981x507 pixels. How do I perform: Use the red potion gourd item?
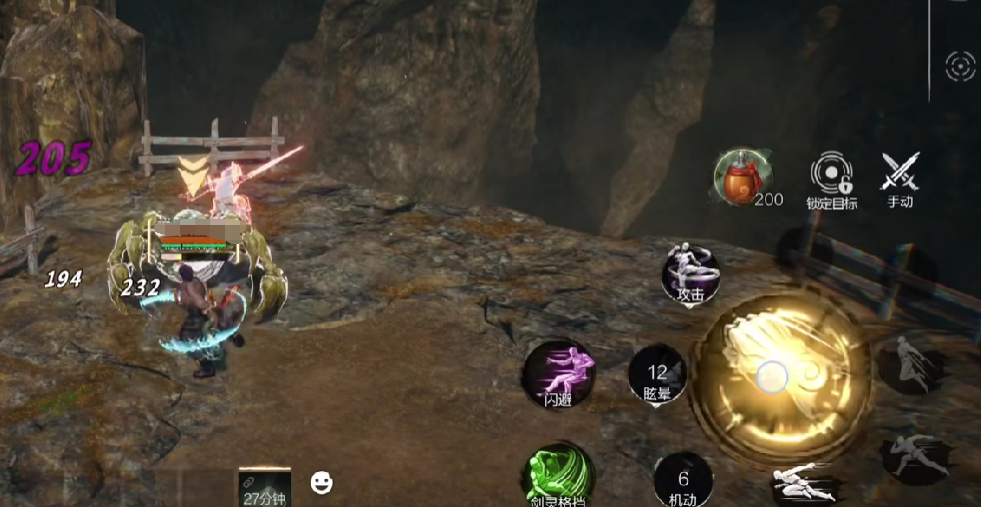(x=740, y=178)
